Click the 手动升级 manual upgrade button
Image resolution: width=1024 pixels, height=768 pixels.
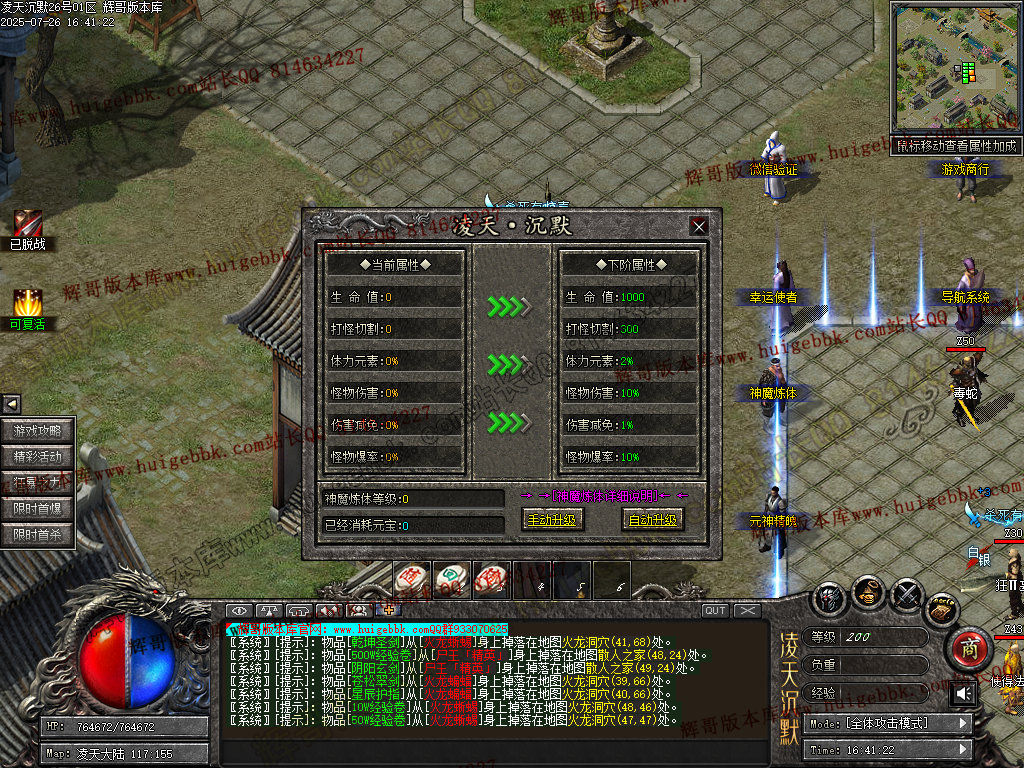(551, 520)
